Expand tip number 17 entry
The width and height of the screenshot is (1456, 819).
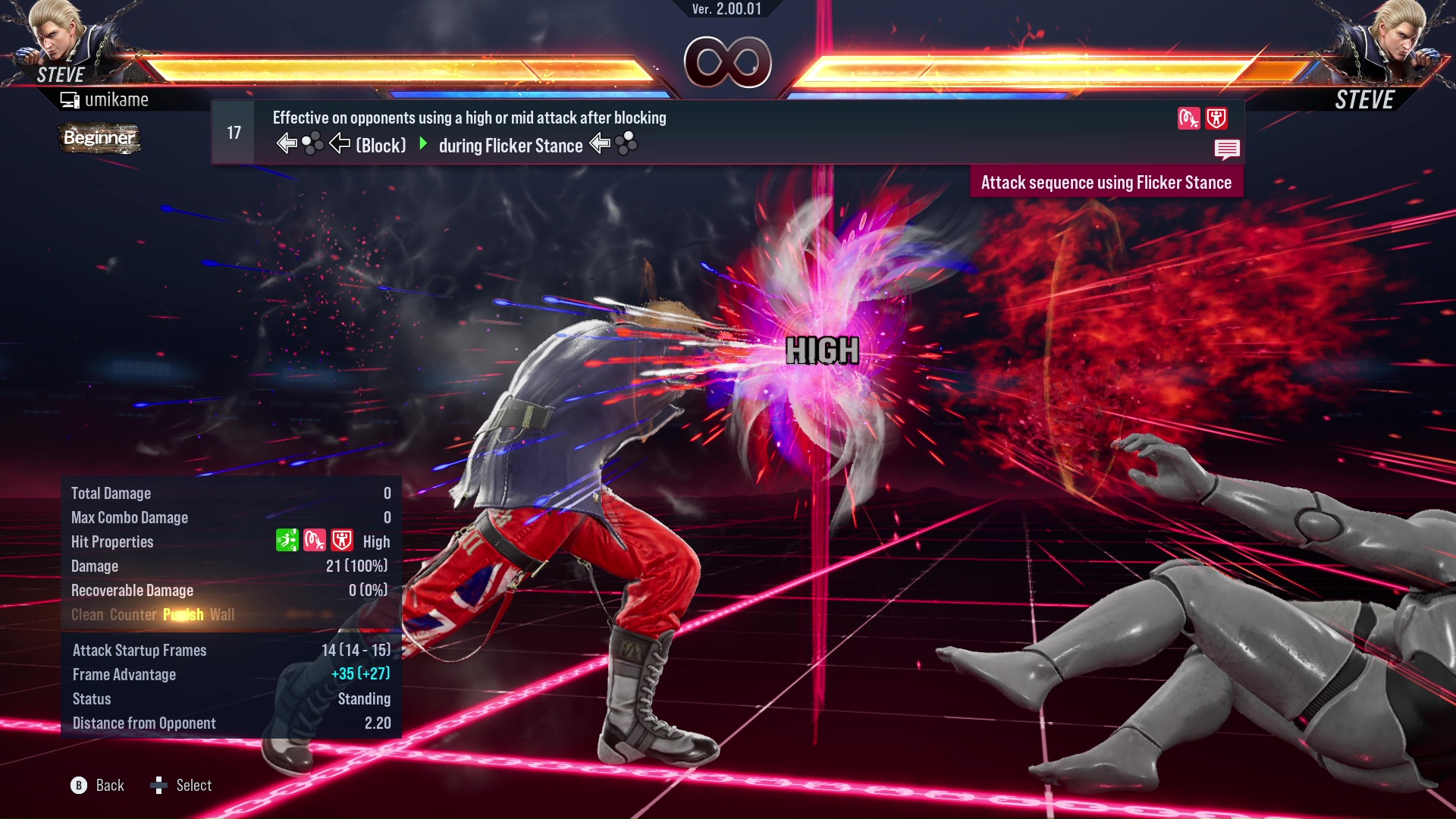click(x=232, y=131)
